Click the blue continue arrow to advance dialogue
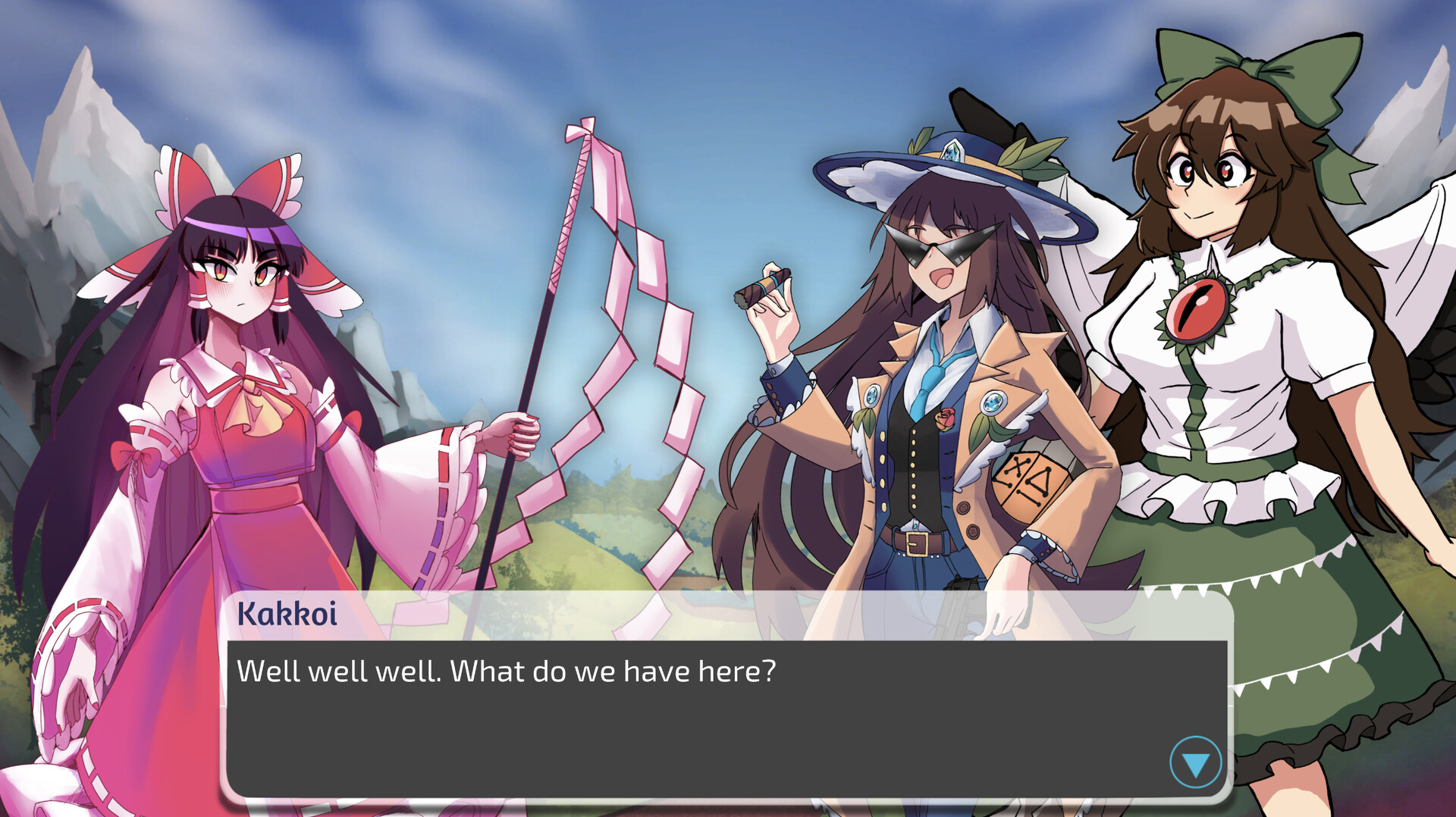The image size is (1456, 817). coord(1194,763)
